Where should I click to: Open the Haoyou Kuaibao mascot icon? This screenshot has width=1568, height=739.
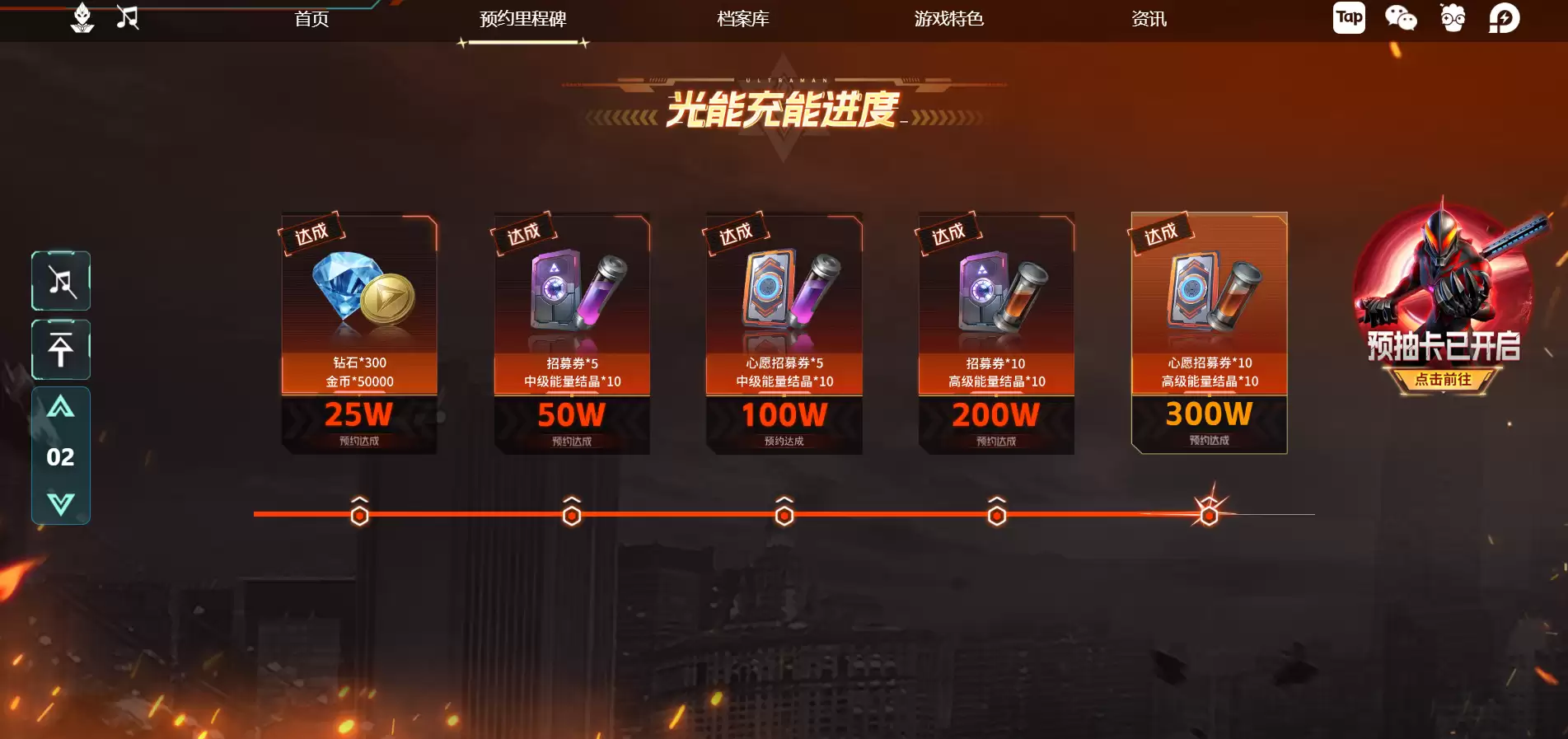coord(1453,16)
